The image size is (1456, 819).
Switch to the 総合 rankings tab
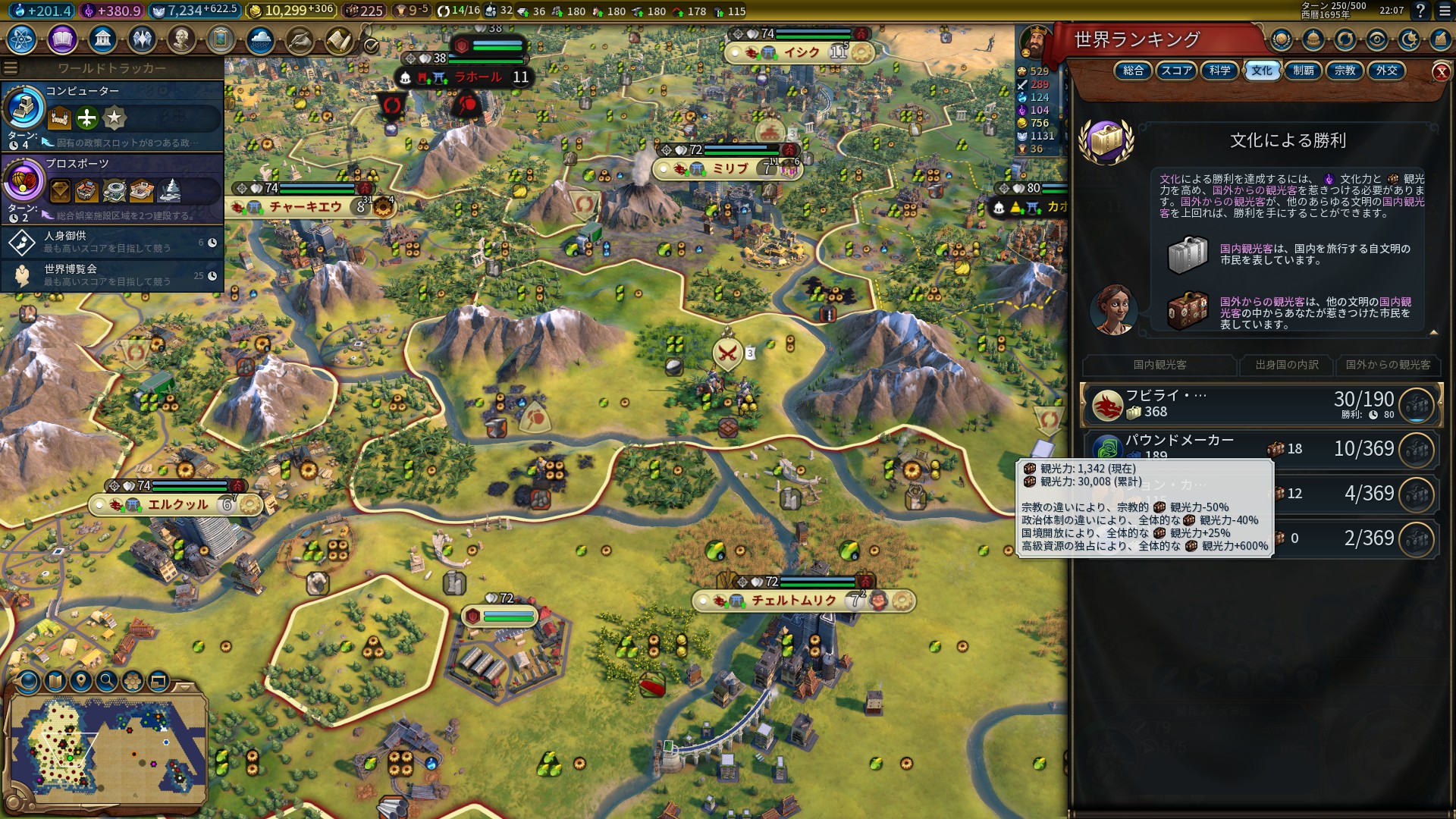coord(1133,71)
